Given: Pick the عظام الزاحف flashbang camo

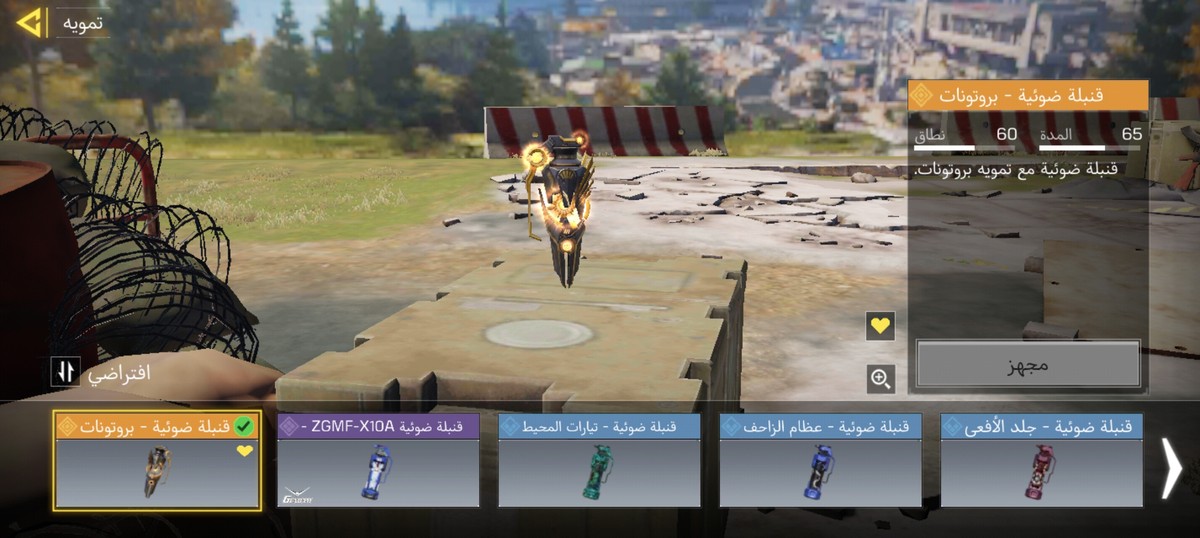Looking at the screenshot, I should [x=820, y=461].
